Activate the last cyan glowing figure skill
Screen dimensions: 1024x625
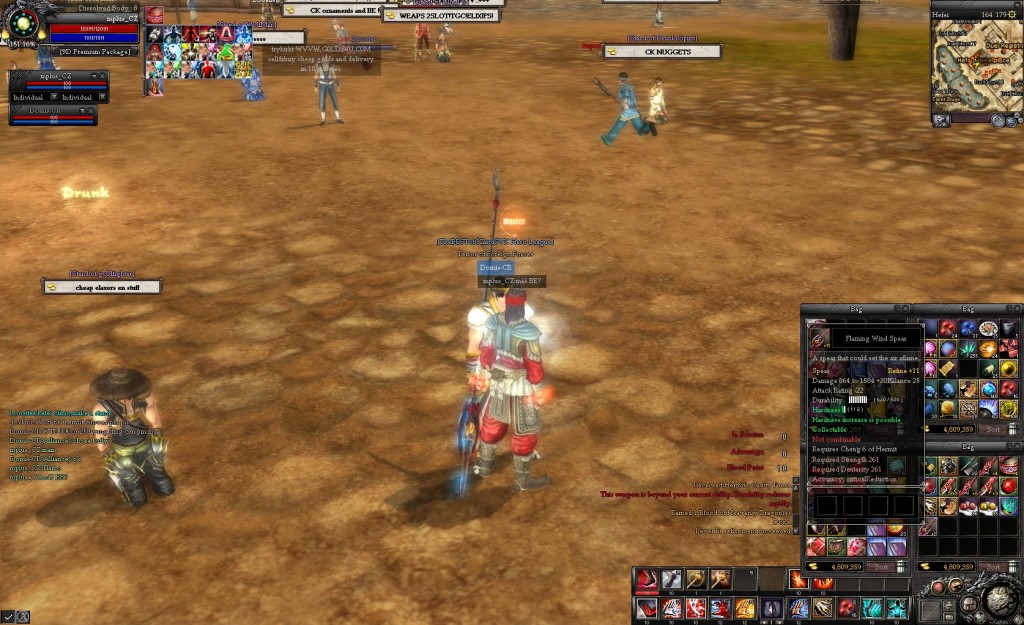click(x=897, y=607)
